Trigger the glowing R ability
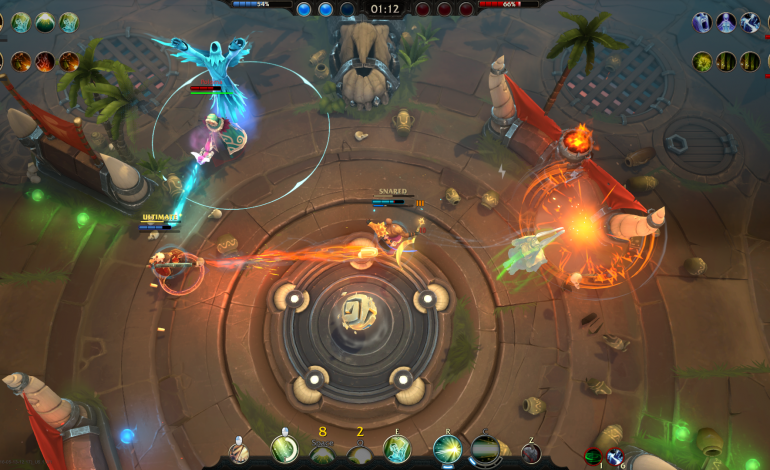Viewport: 770px width, 470px height. [447, 450]
